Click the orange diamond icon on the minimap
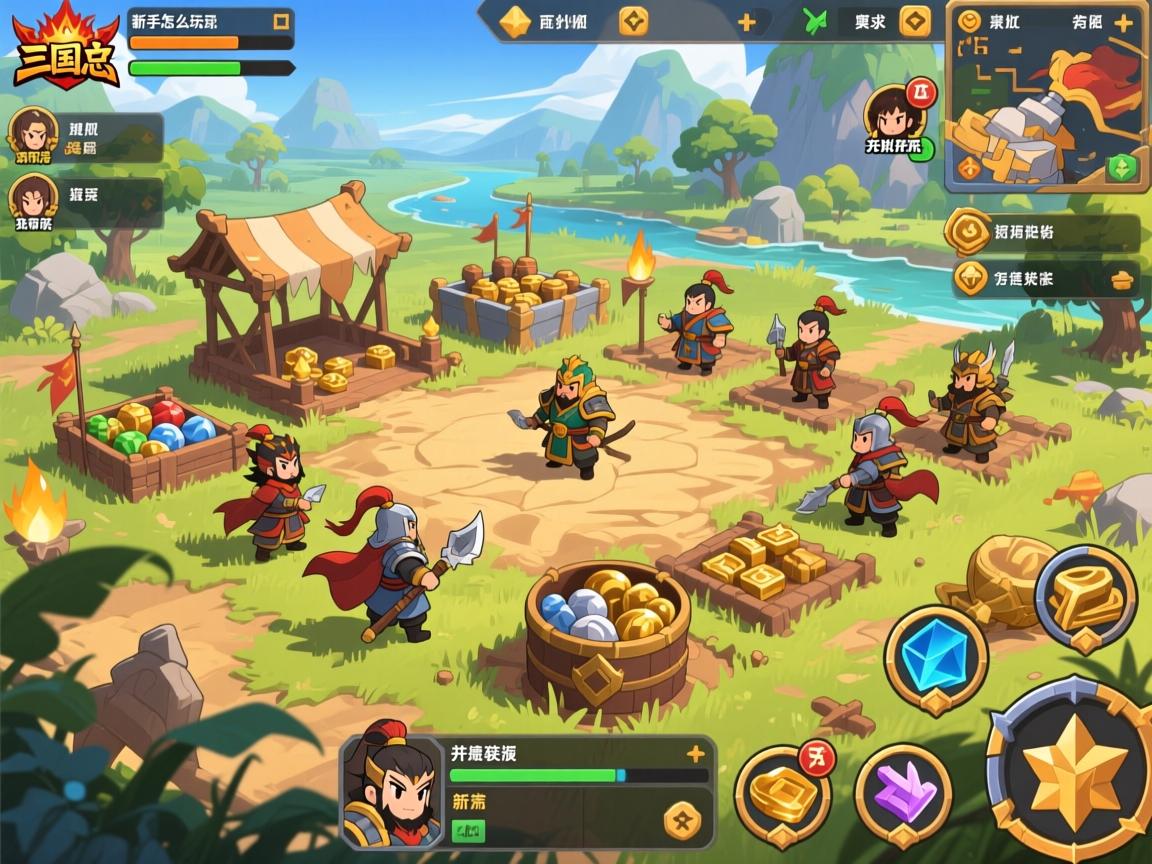This screenshot has width=1152, height=864. tap(969, 167)
